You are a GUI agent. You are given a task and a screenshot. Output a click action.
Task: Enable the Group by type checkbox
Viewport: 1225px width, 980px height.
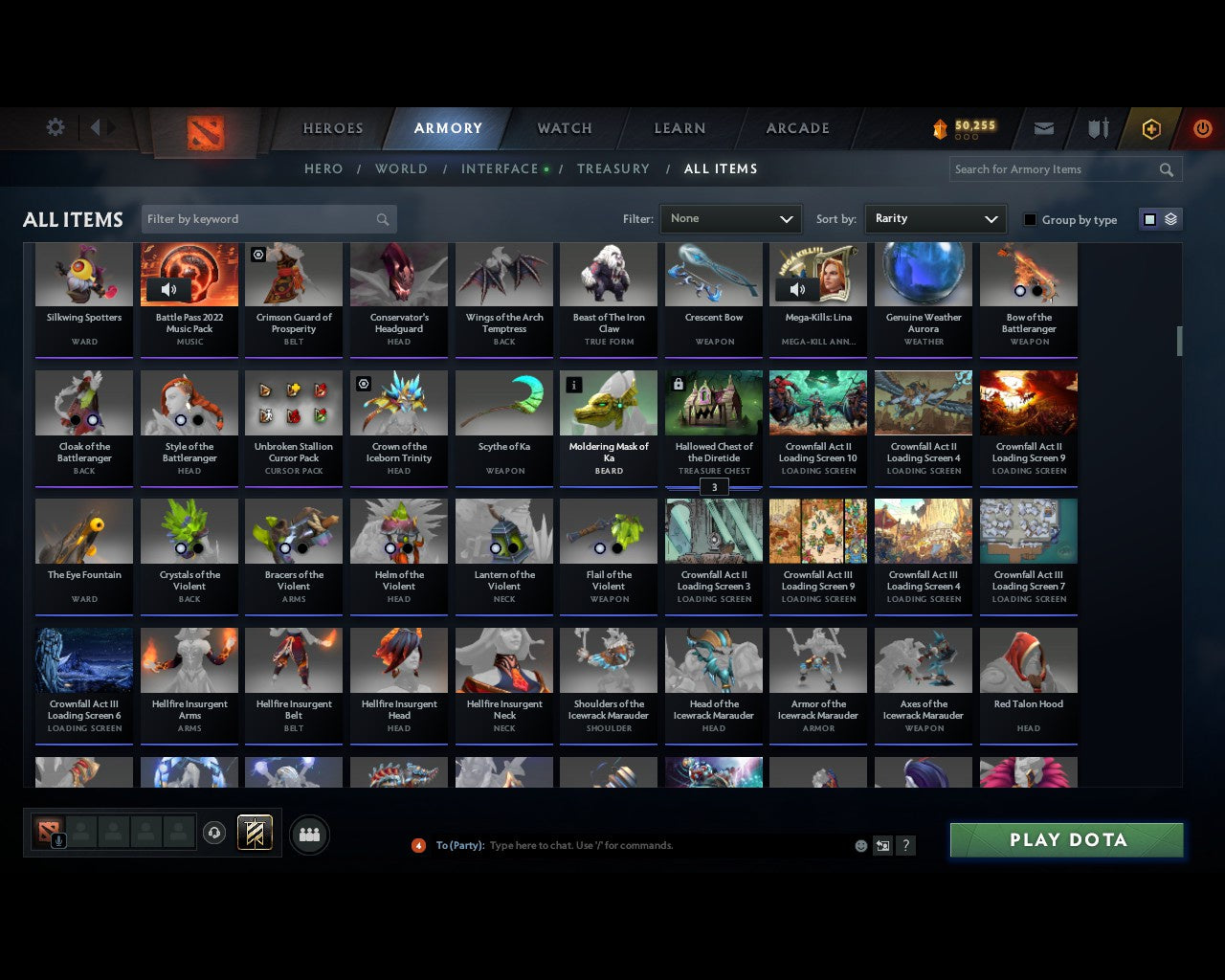click(1030, 219)
